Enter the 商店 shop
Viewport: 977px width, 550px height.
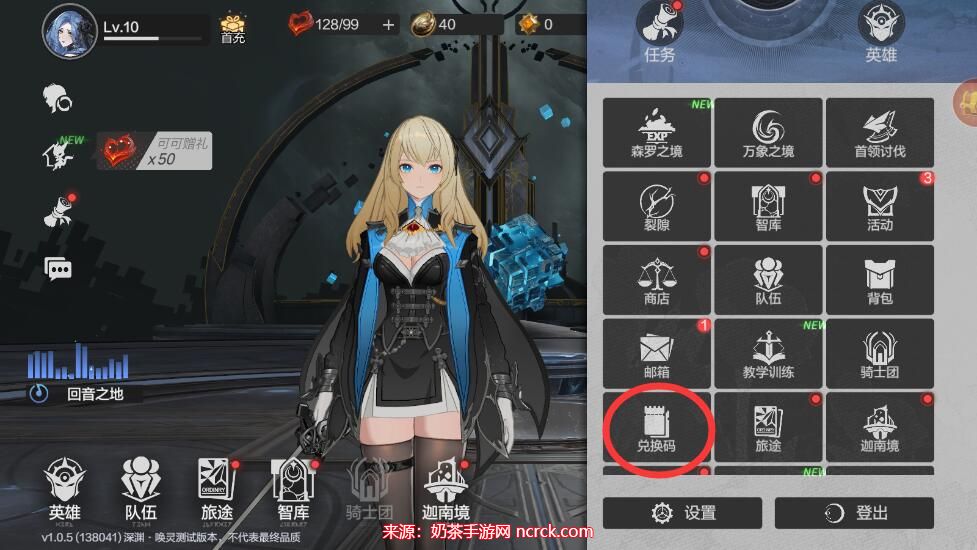click(657, 281)
